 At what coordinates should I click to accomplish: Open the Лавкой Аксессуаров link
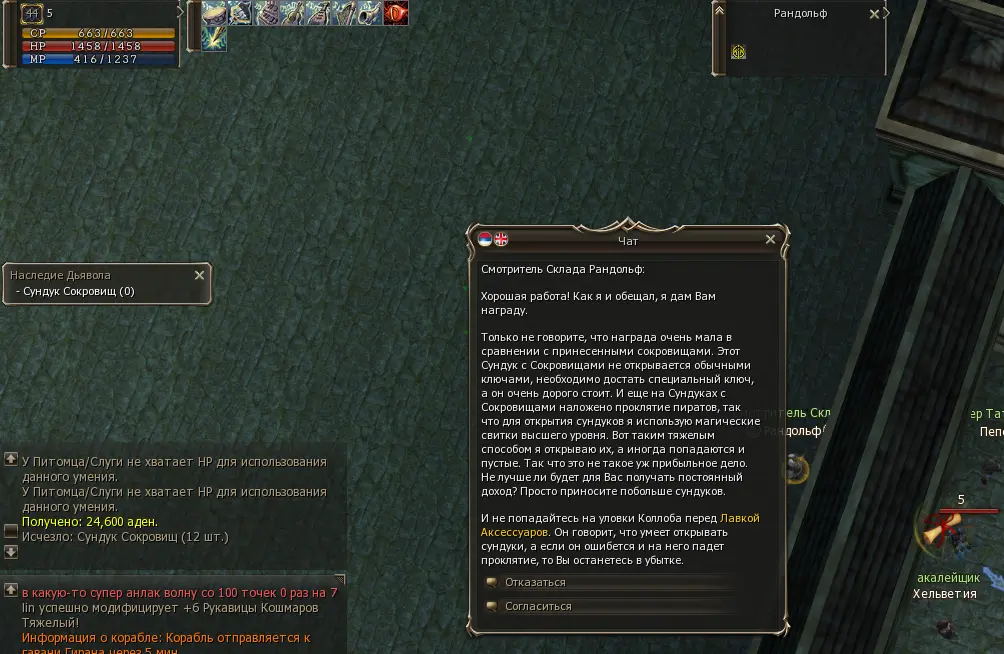[x=739, y=518]
